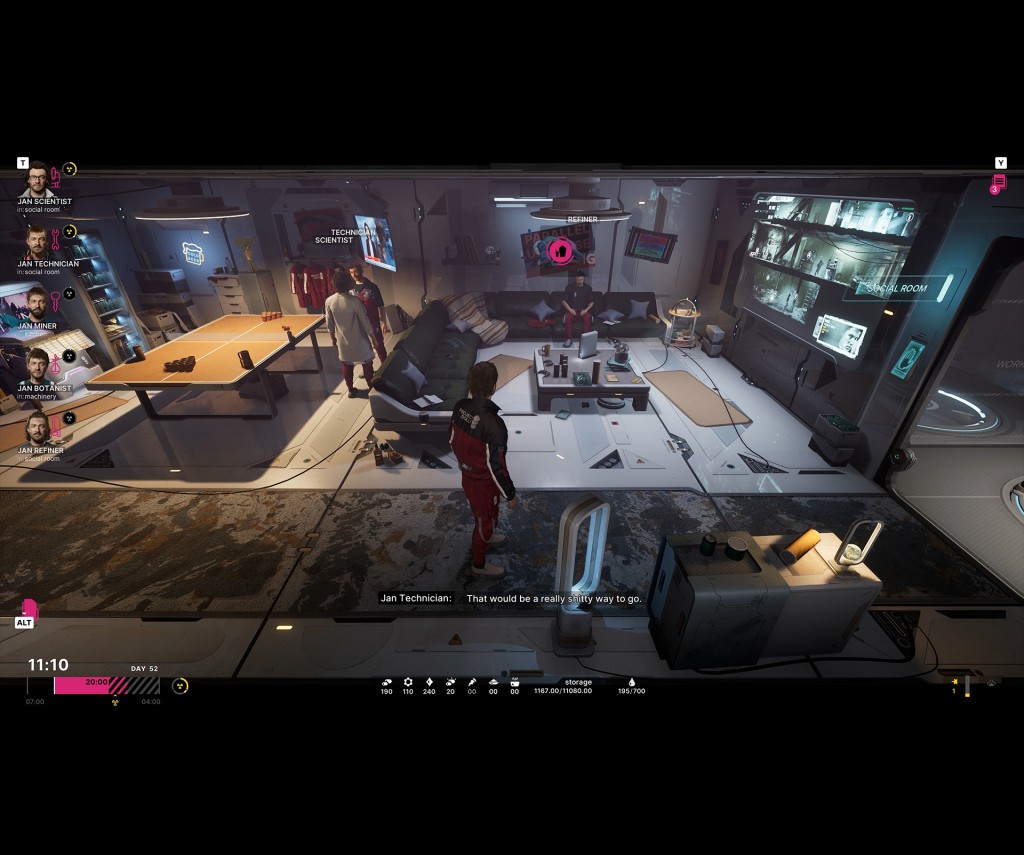
Task: Select Jan Technician's portrait in crew list
Action: pyautogui.click(x=37, y=242)
